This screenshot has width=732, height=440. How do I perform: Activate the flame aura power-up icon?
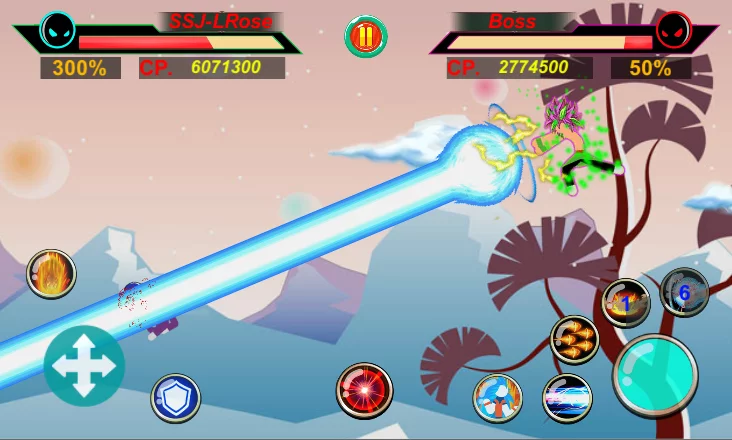(x=51, y=273)
